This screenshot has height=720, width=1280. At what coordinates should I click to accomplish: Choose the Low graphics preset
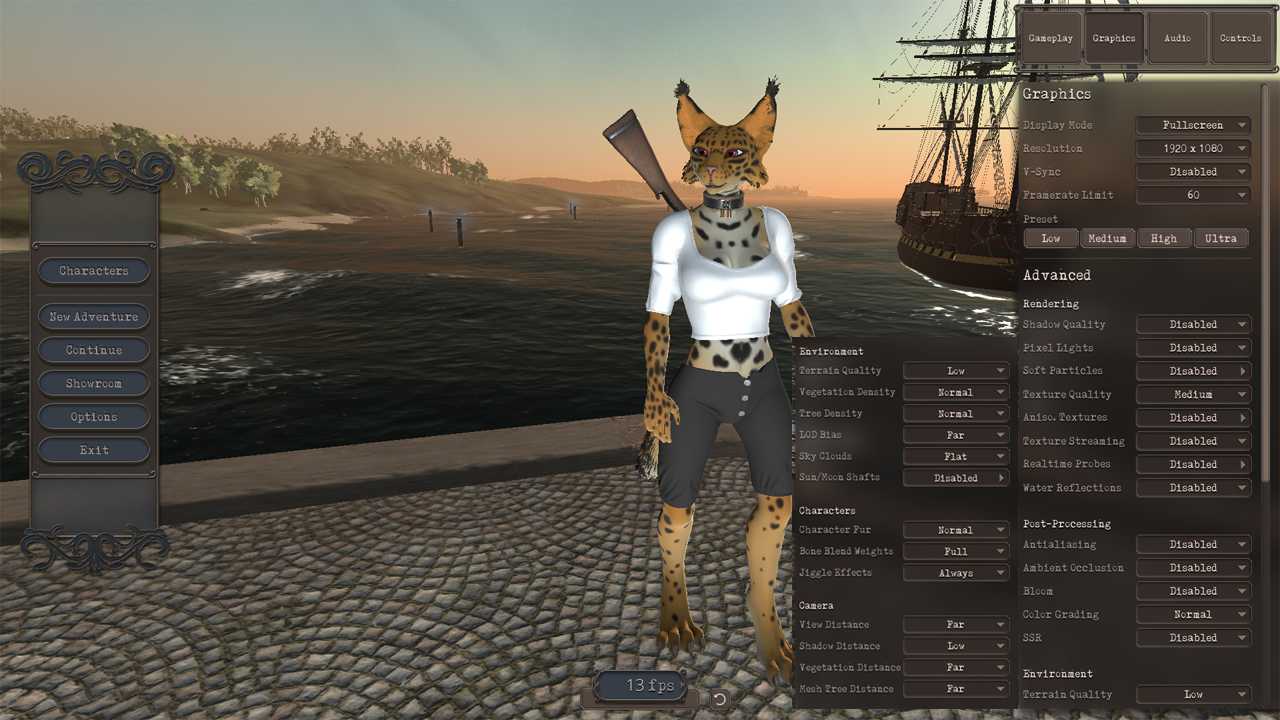(x=1051, y=238)
